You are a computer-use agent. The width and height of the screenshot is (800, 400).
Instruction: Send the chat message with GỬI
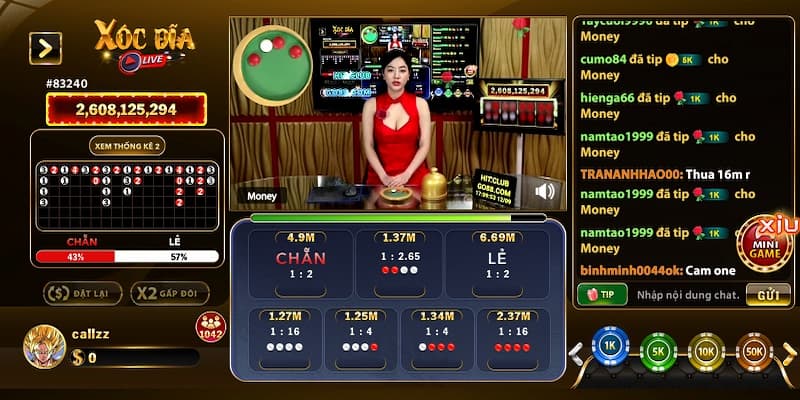pos(768,295)
